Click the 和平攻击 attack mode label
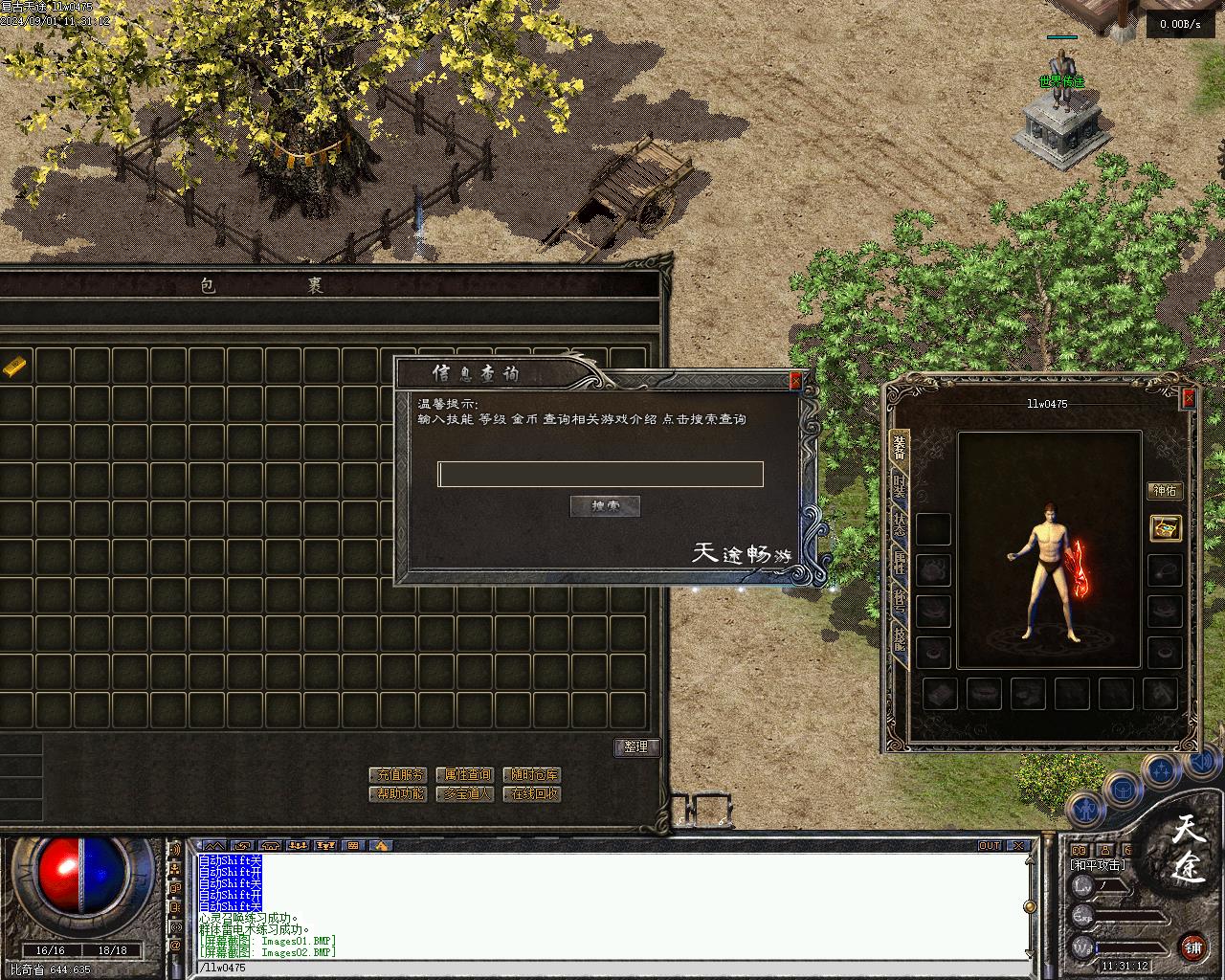This screenshot has height=980, width=1225. (1098, 865)
